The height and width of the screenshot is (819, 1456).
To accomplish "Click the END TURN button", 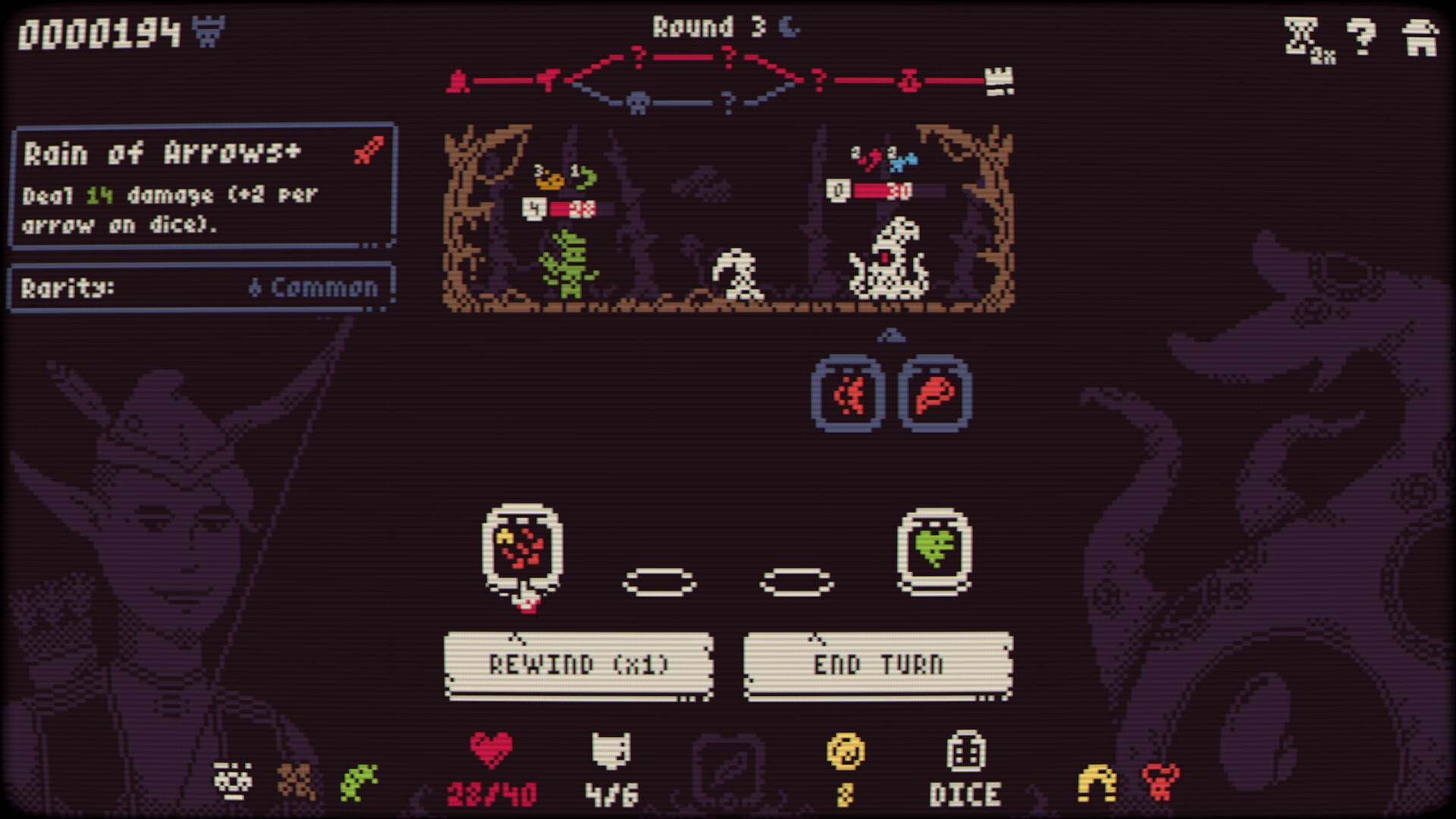I will click(878, 665).
